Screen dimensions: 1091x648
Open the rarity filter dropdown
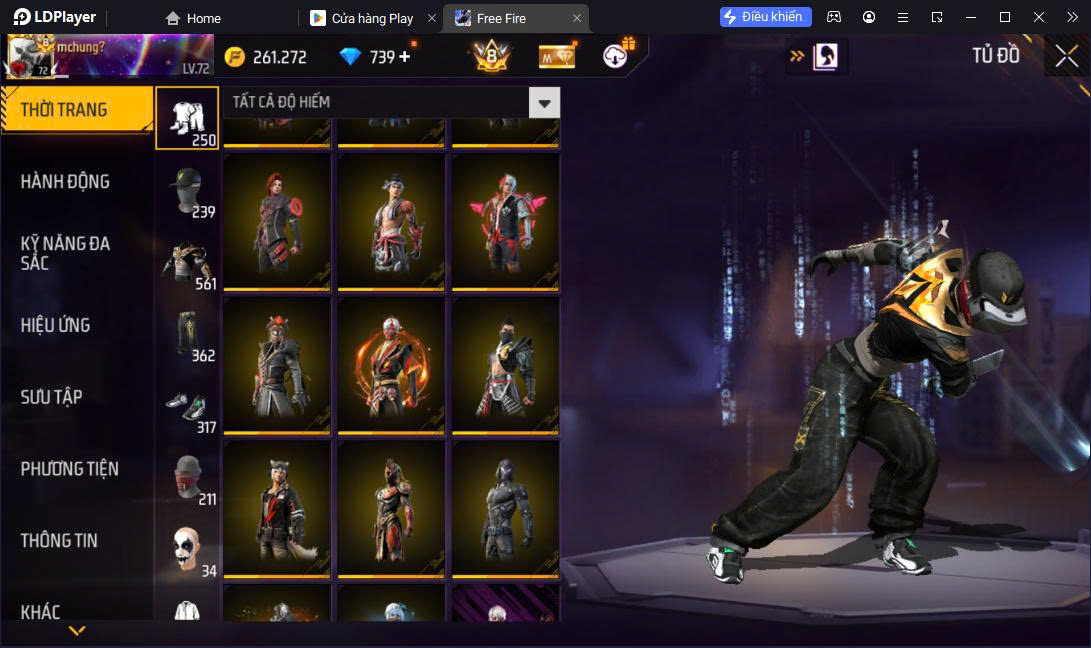point(544,102)
